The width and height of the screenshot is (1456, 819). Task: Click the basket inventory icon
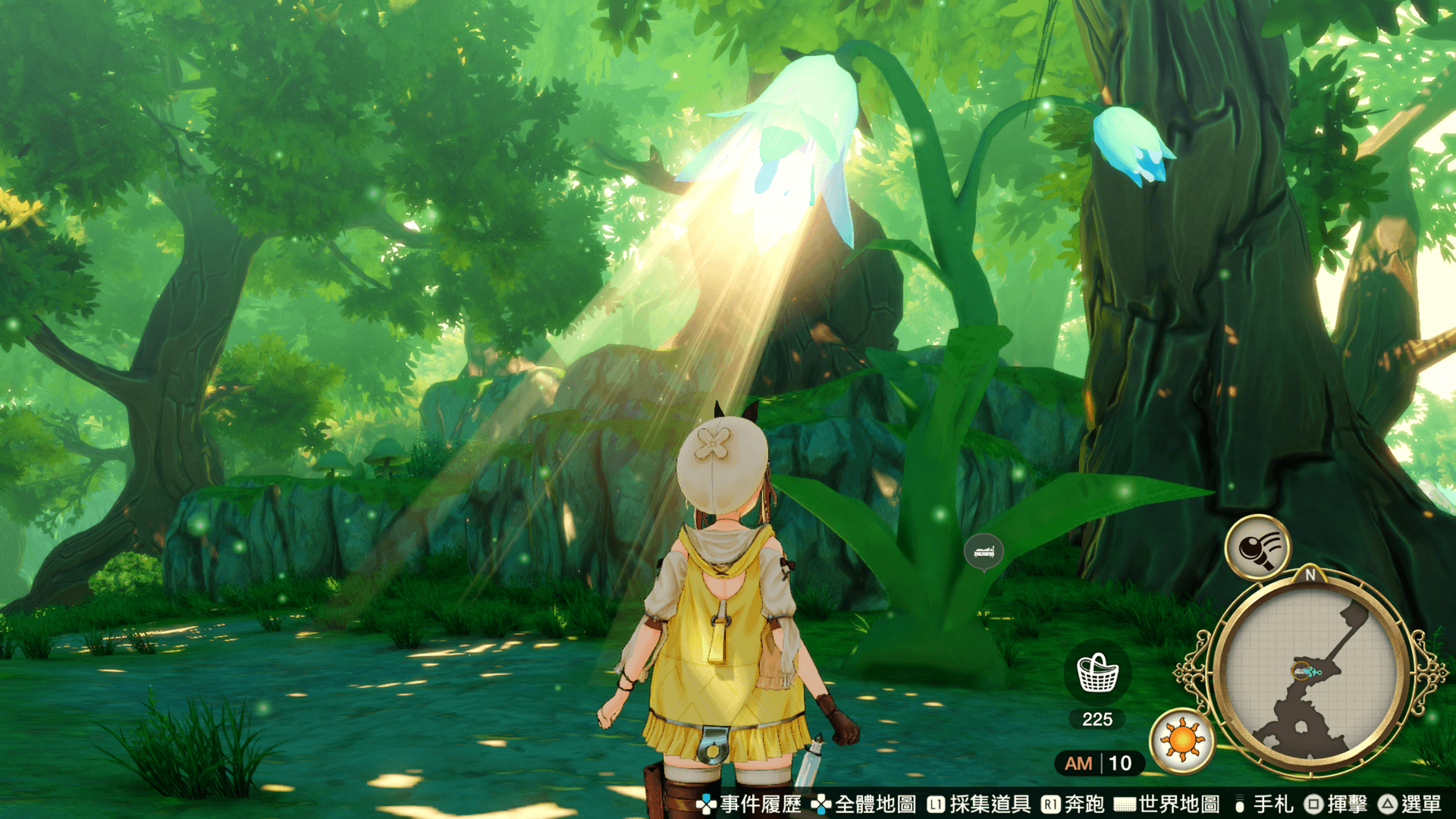1097,673
